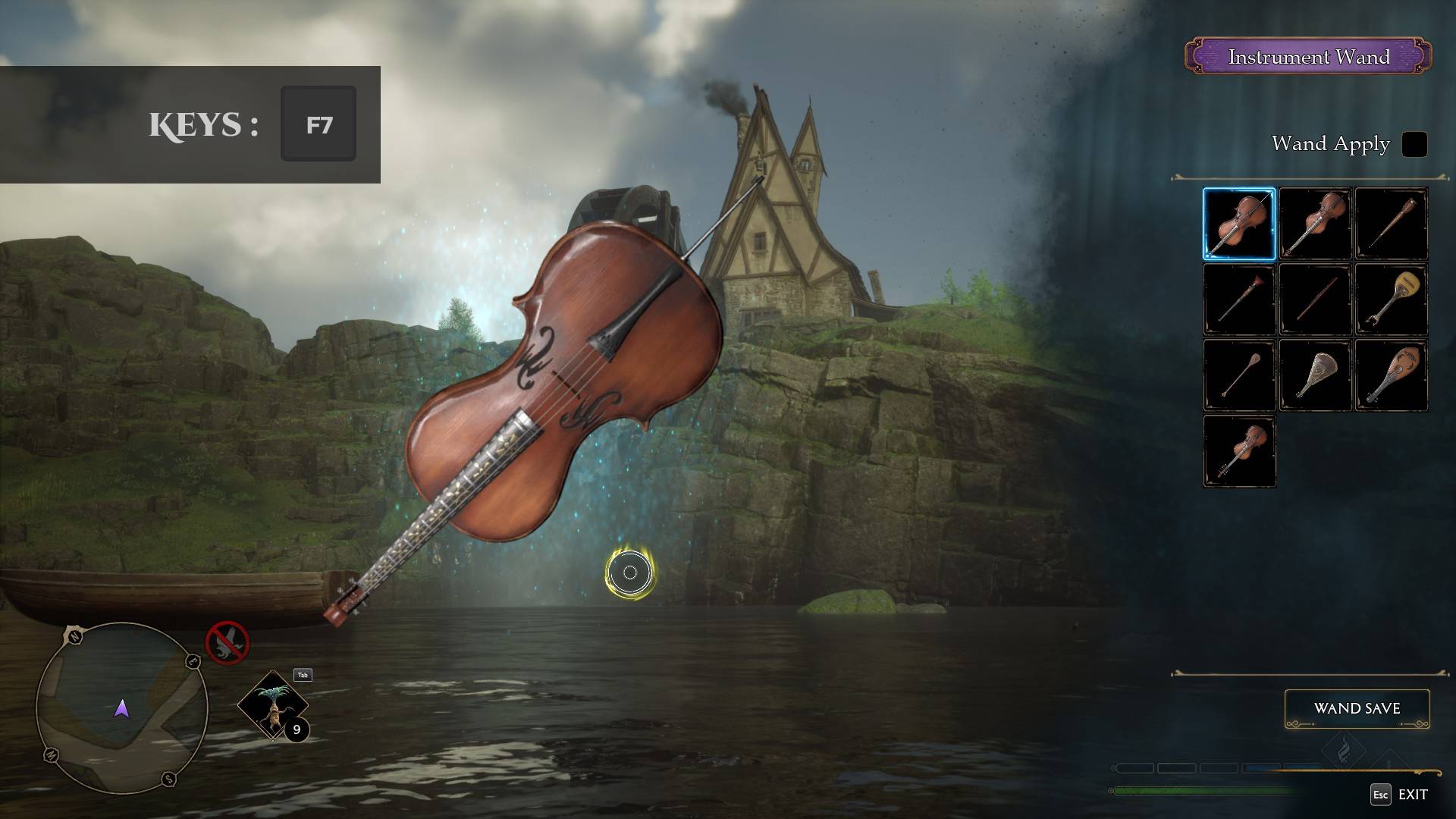This screenshot has height=819, width=1456.
Task: Pick the wooden flute instrument
Action: pyautogui.click(x=1314, y=300)
